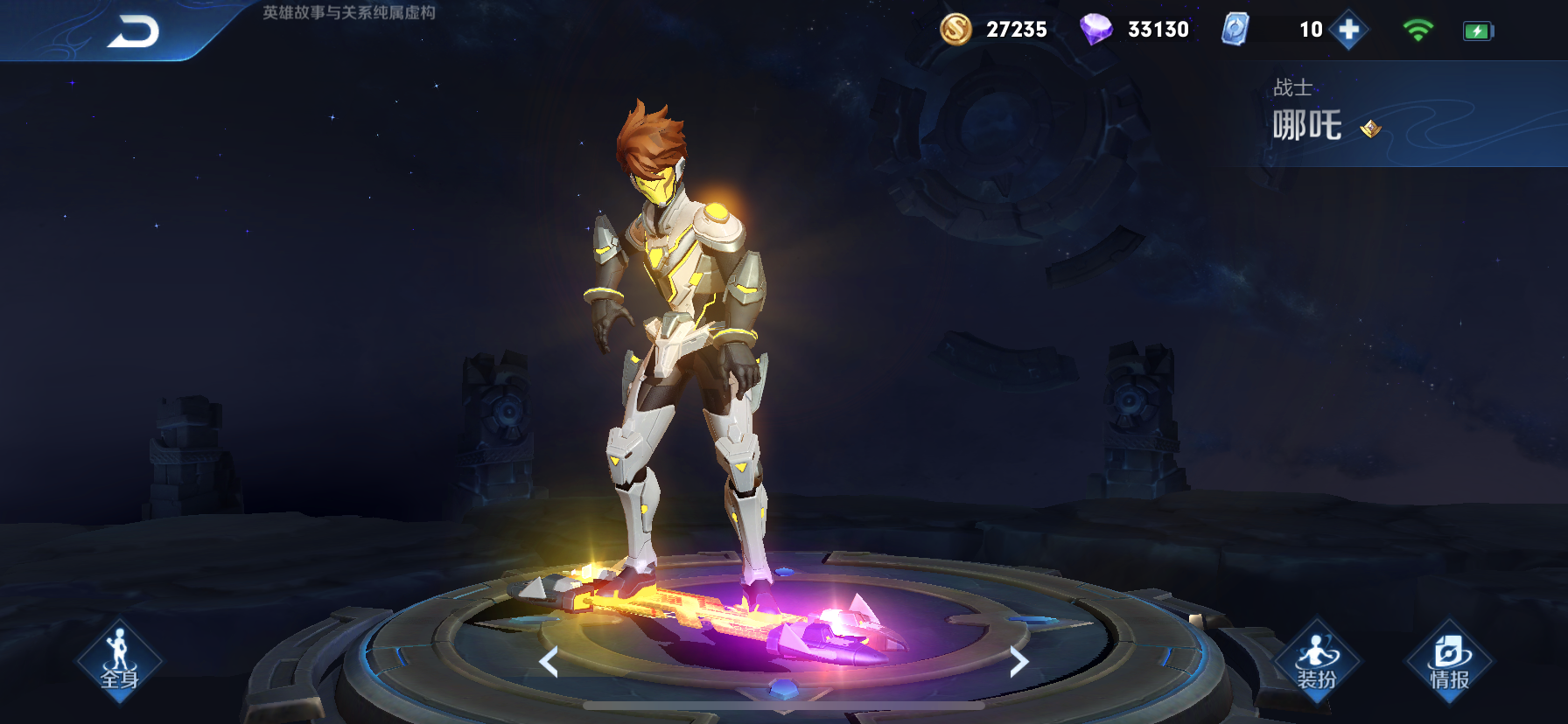Click the small badge beside 哪吒 name

pyautogui.click(x=1370, y=129)
